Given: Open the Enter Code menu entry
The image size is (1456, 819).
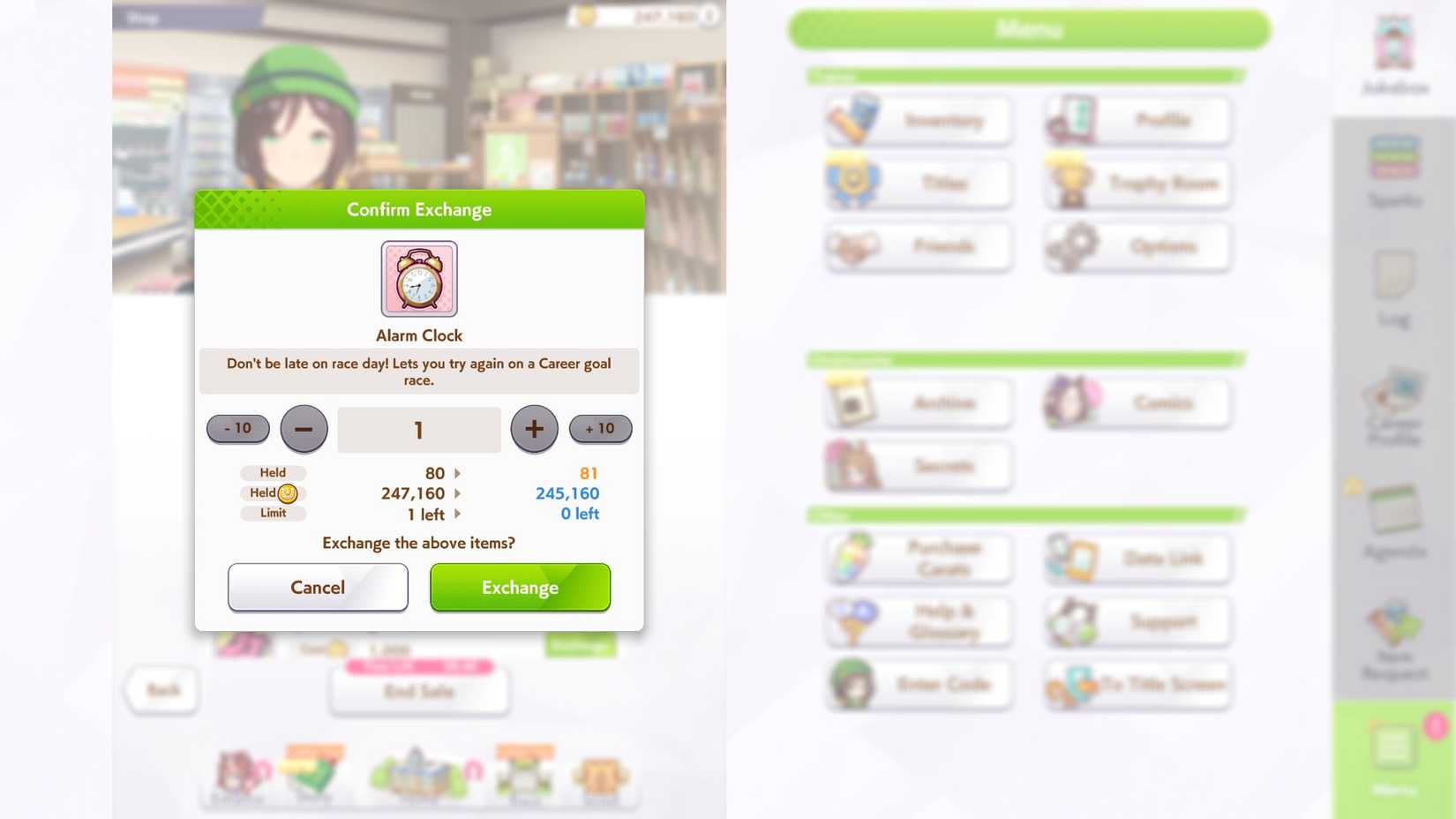Looking at the screenshot, I should coord(918,685).
